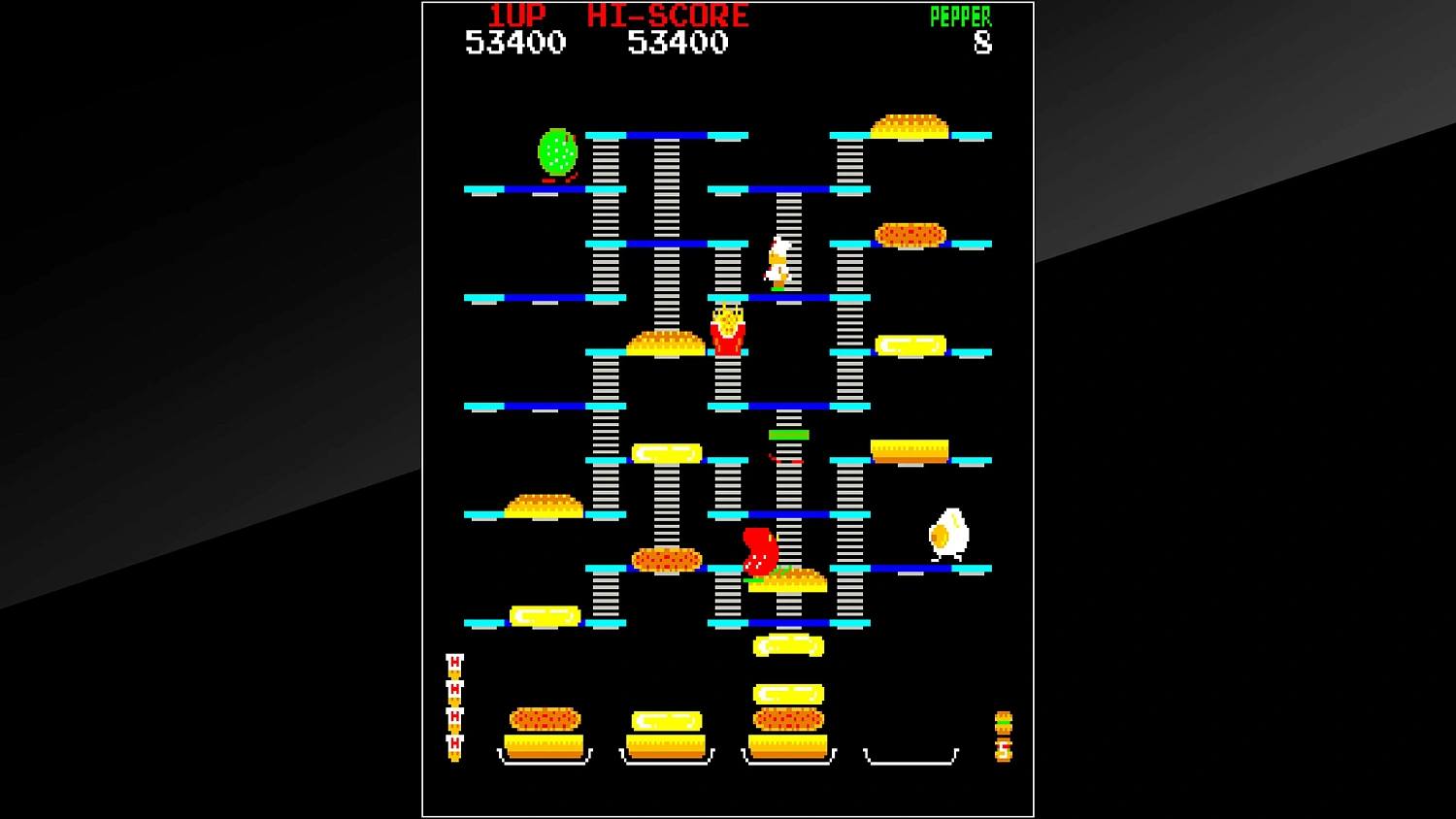Click the top-right burger bun piece
The height and width of the screenshot is (819, 1456).
point(910,121)
